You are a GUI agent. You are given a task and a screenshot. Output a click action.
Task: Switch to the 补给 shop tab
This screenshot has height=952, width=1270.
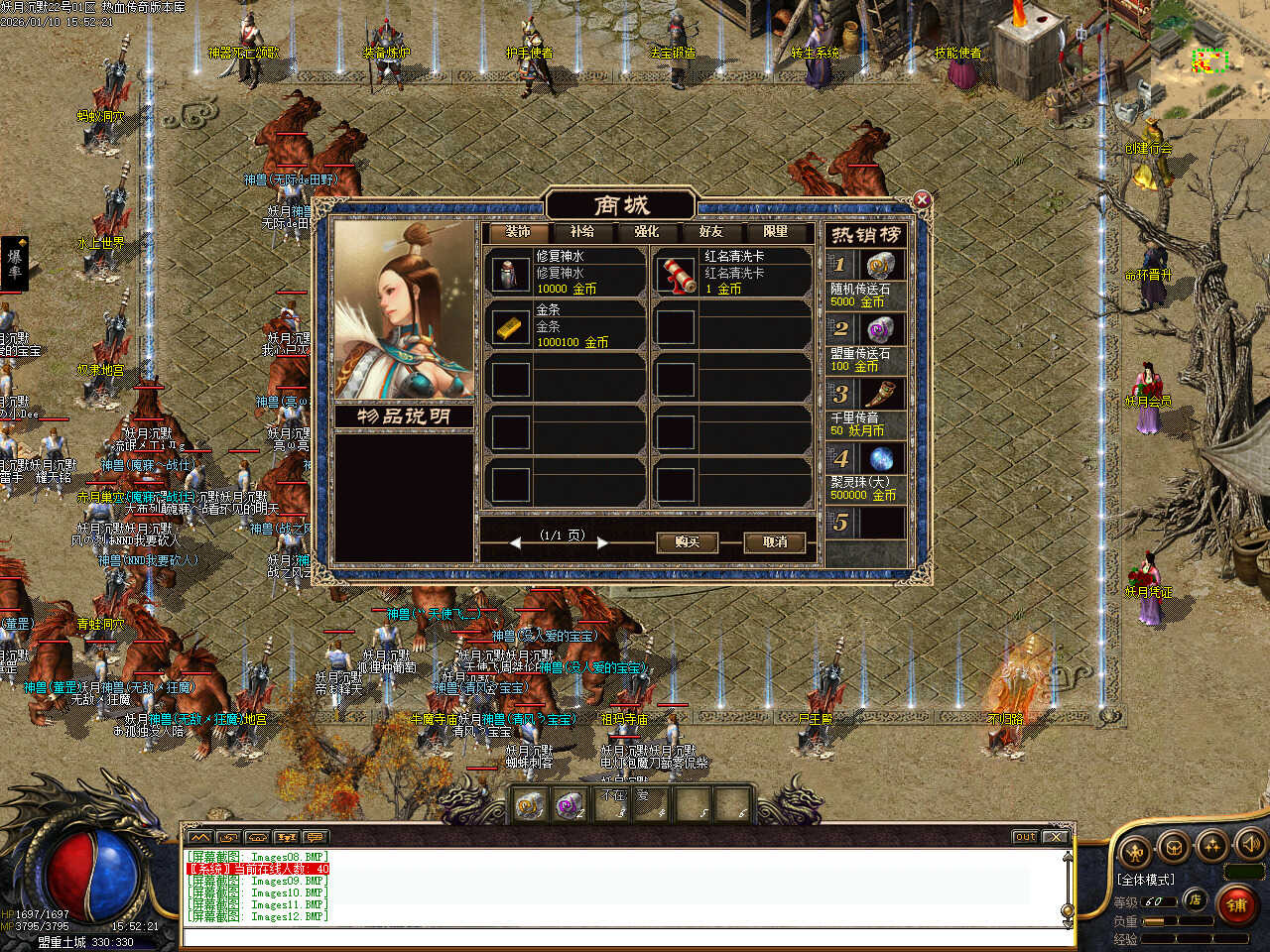point(582,232)
